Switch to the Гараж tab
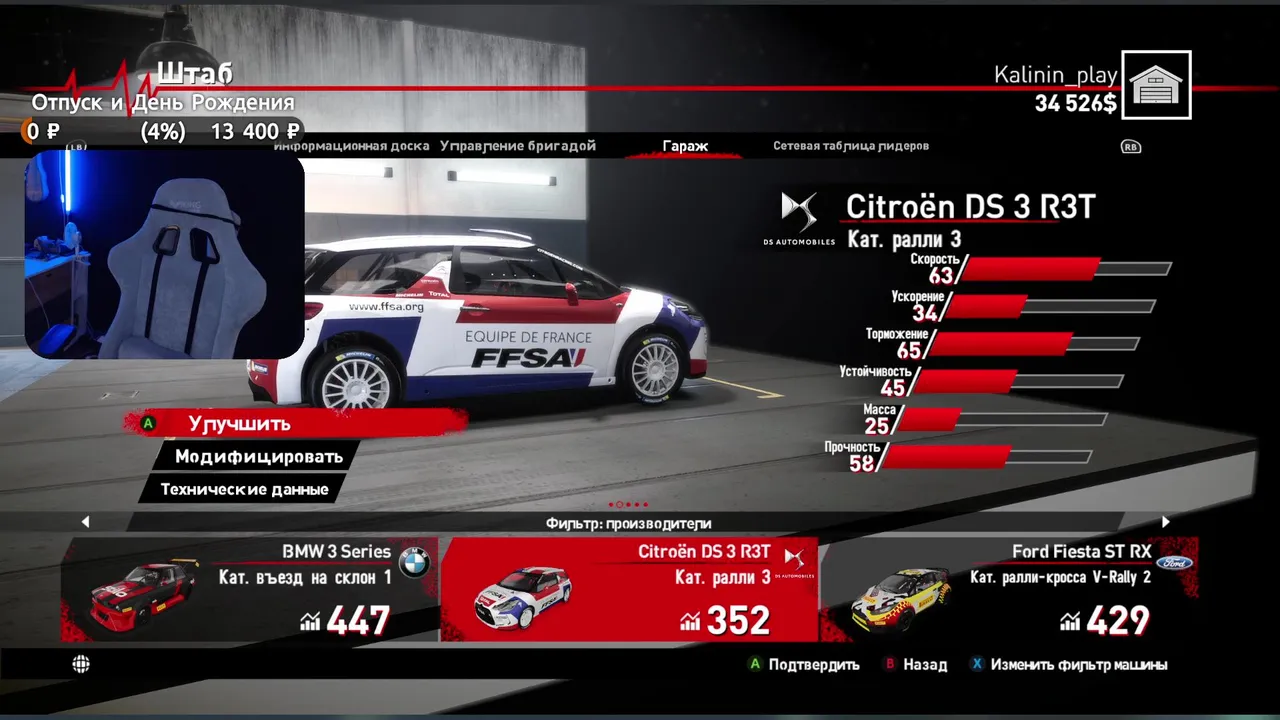The image size is (1280, 720). pos(685,146)
